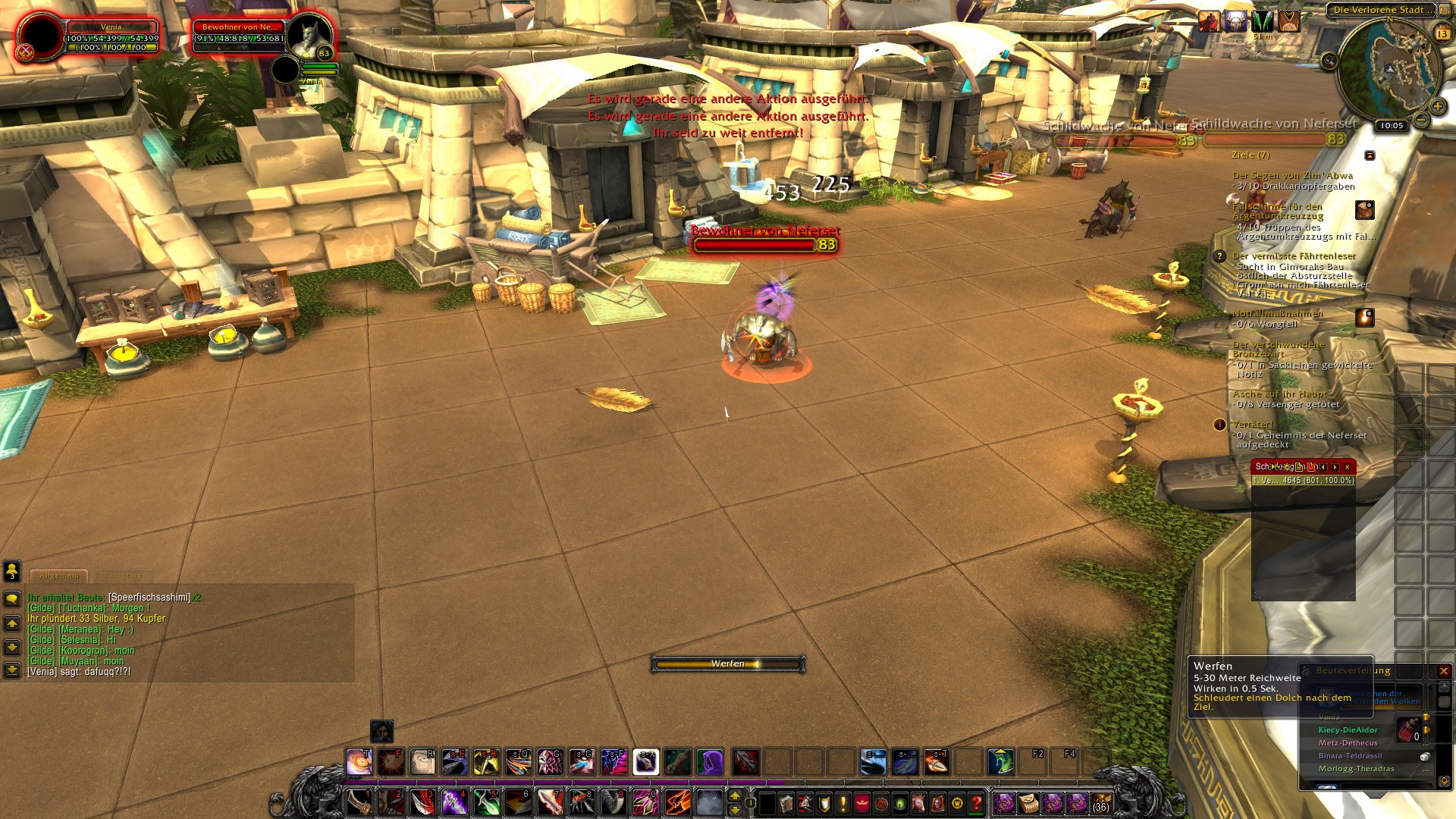Image resolution: width=1456 pixels, height=819 pixels.
Task: Click the highlighted Werfen dagger throw ability
Action: pyautogui.click(x=645, y=761)
